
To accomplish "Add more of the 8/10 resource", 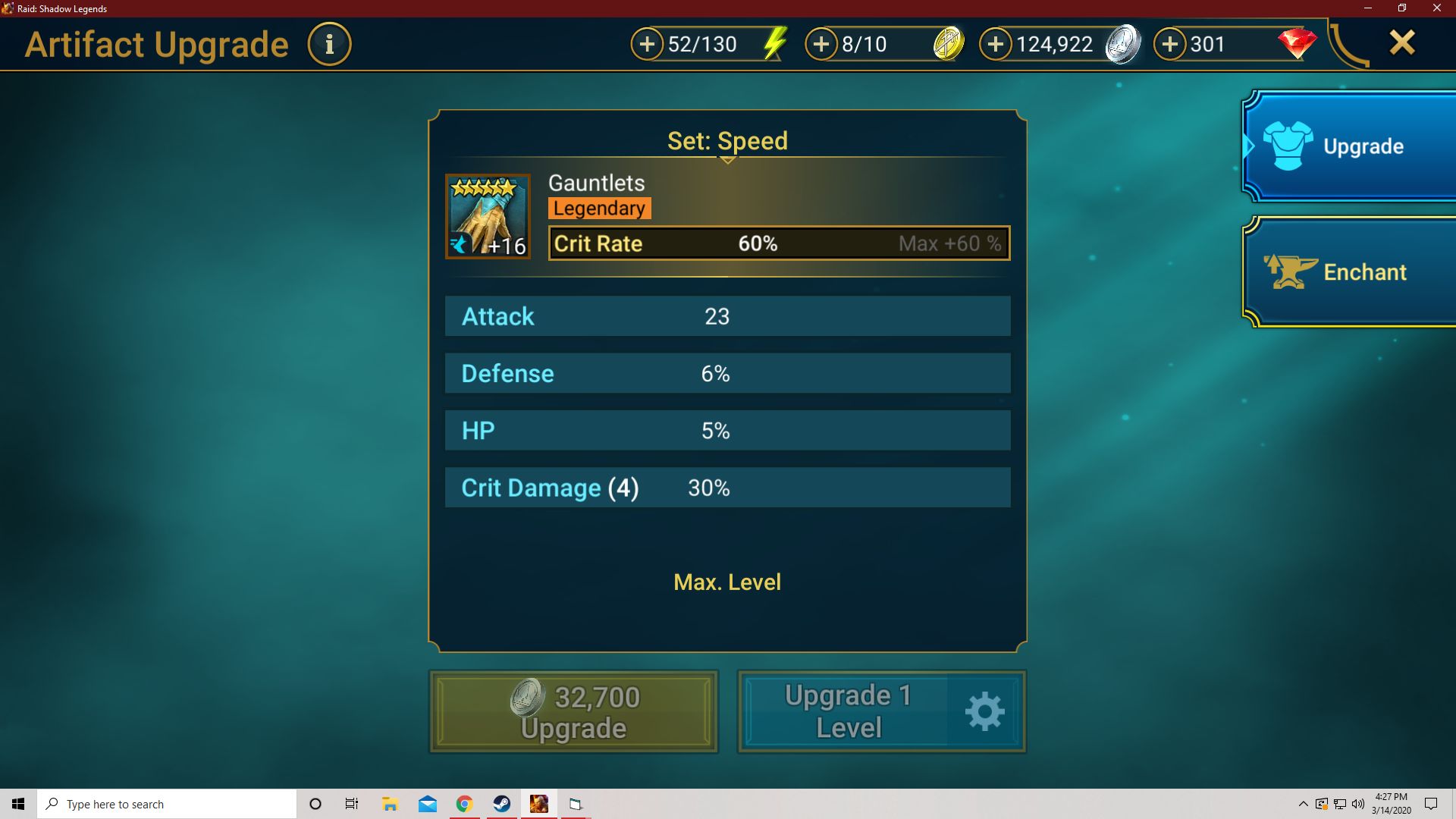I will pyautogui.click(x=821, y=44).
